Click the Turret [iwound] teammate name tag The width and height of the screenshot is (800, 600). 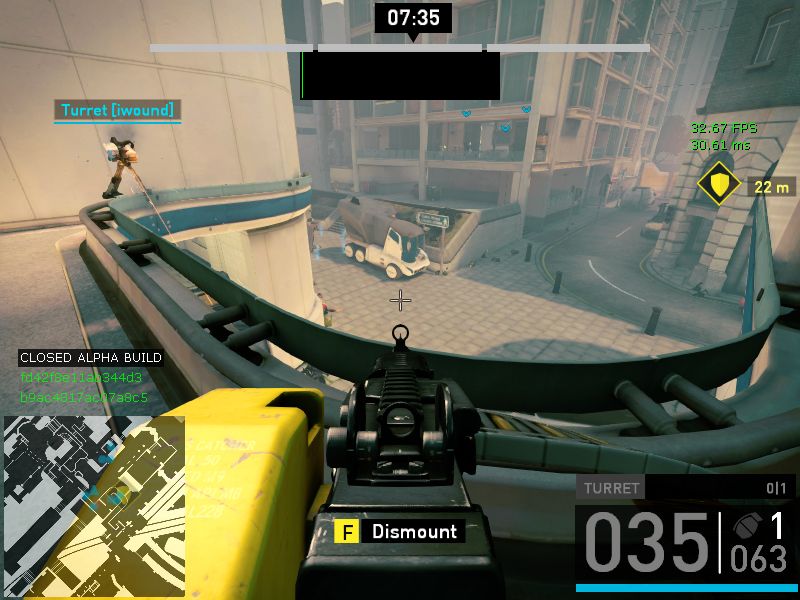pyautogui.click(x=118, y=110)
